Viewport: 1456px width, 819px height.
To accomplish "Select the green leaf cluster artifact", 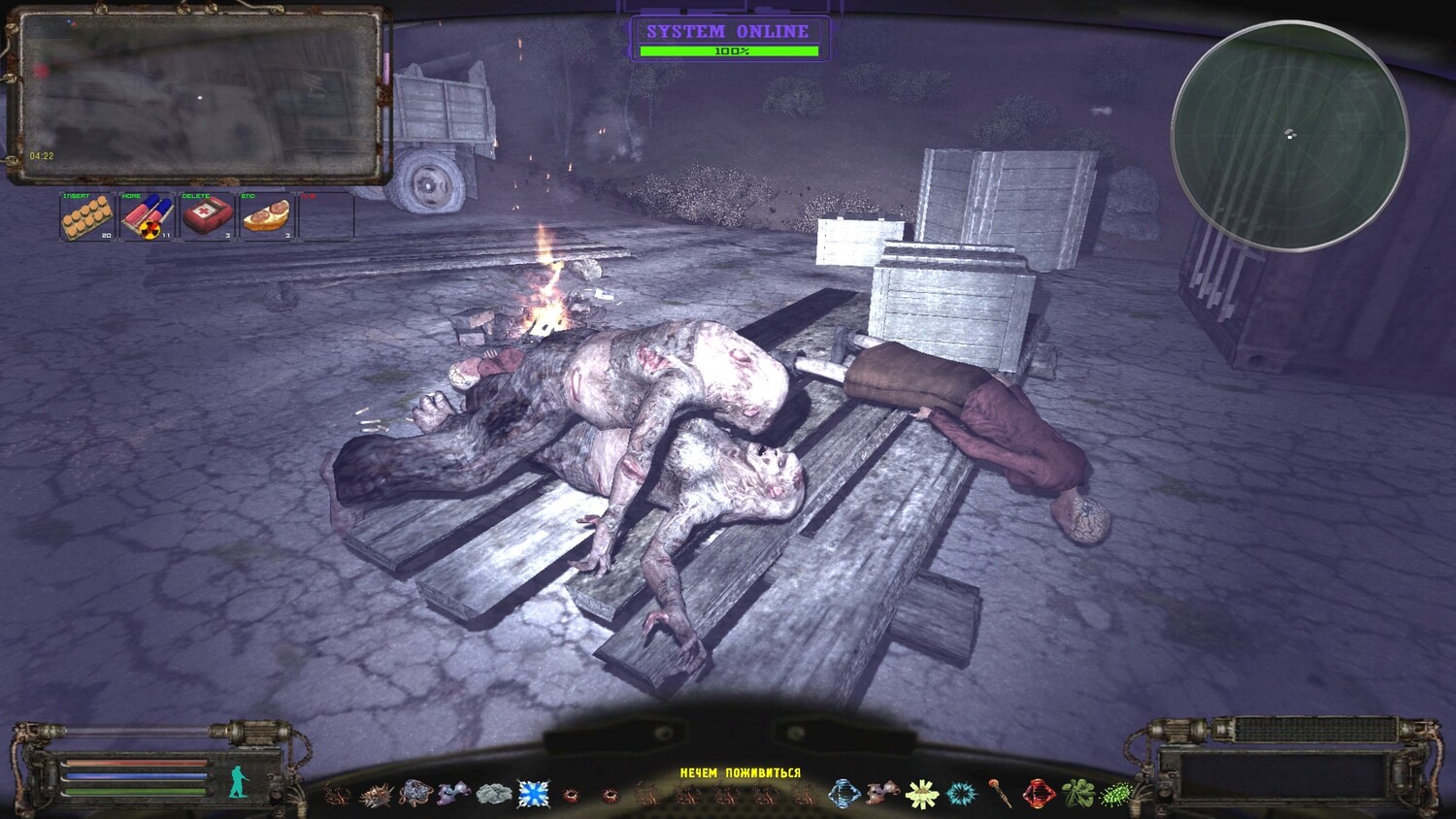I will point(1077,794).
